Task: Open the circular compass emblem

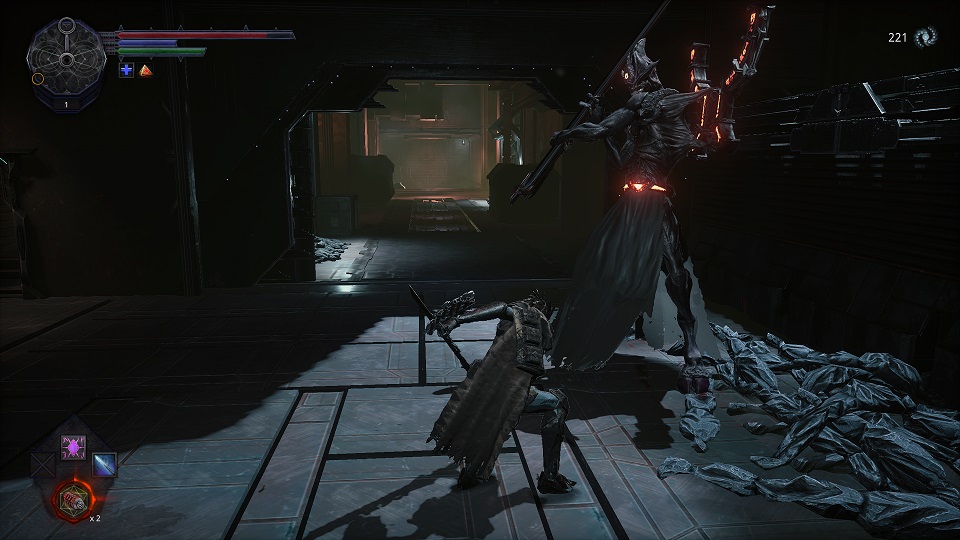Action: (x=66, y=59)
